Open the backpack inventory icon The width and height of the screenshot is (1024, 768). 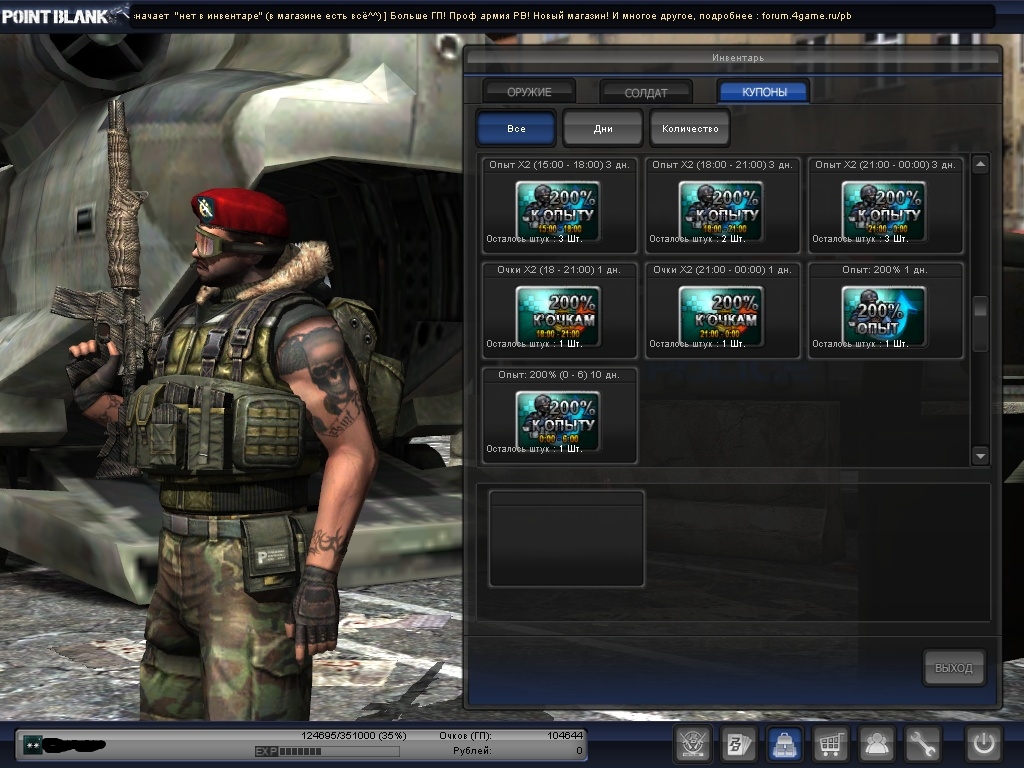click(x=784, y=744)
